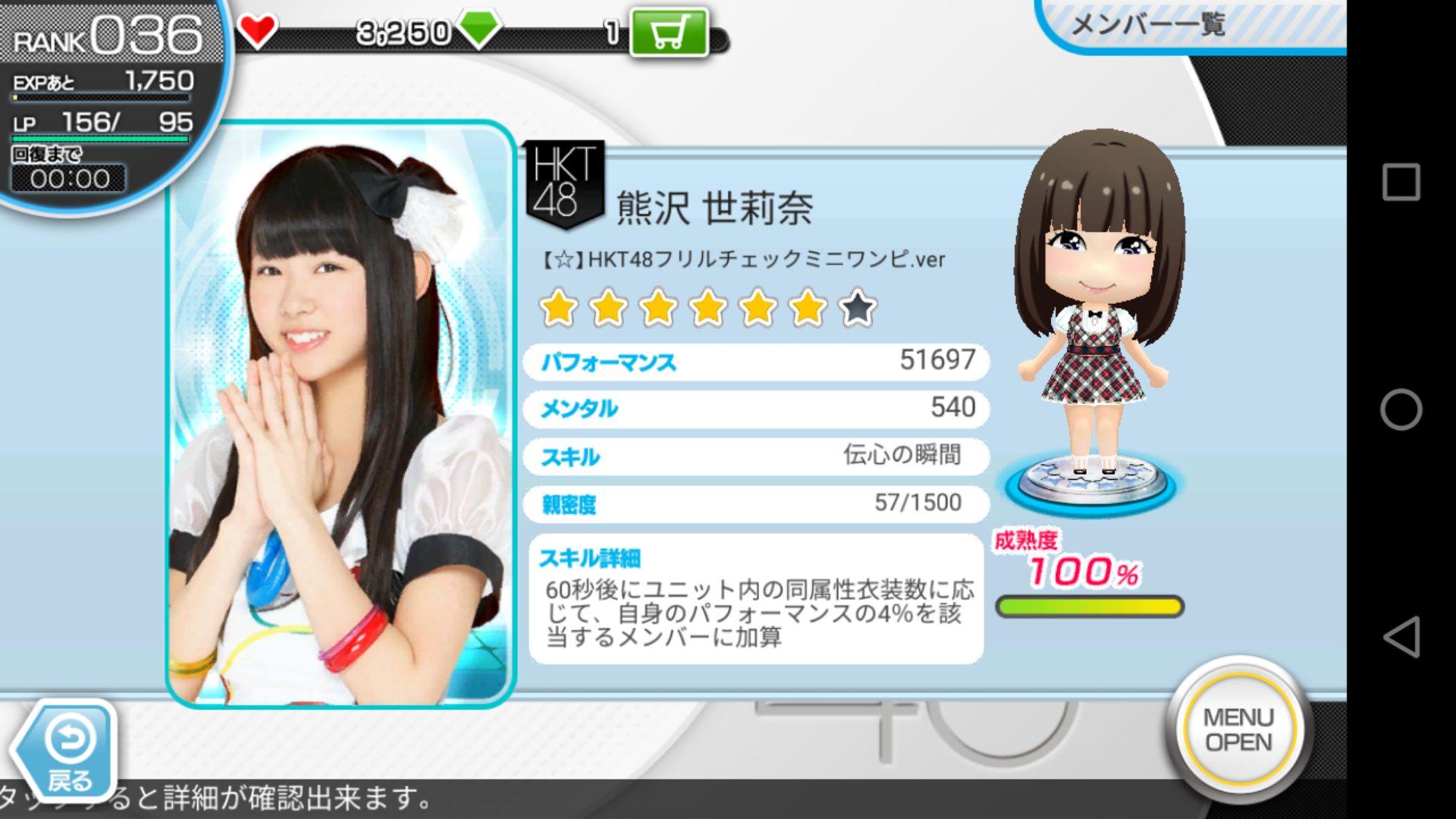The width and height of the screenshot is (1456, 819).
Task: Open the MENU OPEN button
Action: [x=1238, y=730]
